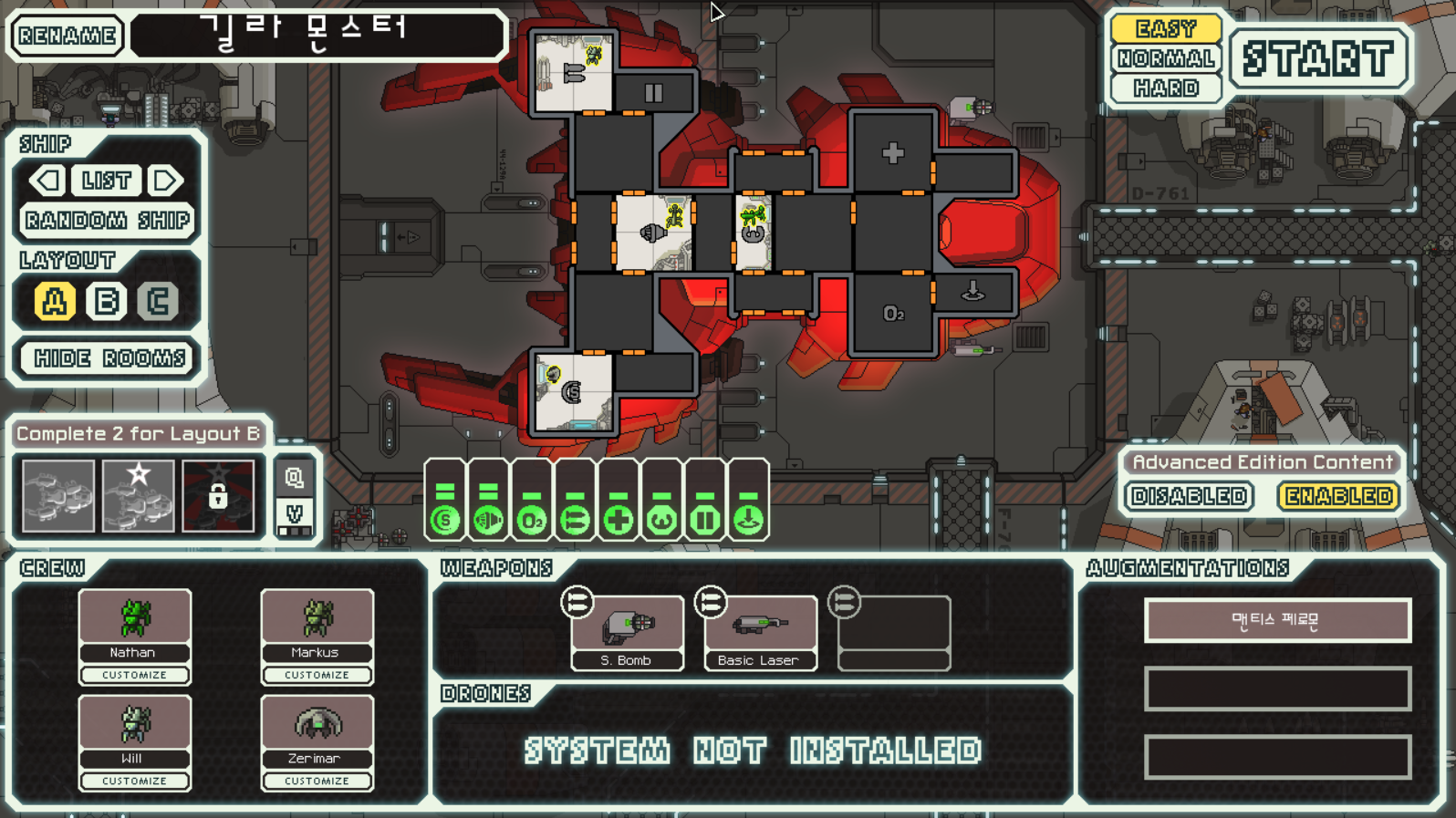Viewport: 1456px width, 818px height.
Task: Click the first augmentation slot
Action: coord(1277,620)
